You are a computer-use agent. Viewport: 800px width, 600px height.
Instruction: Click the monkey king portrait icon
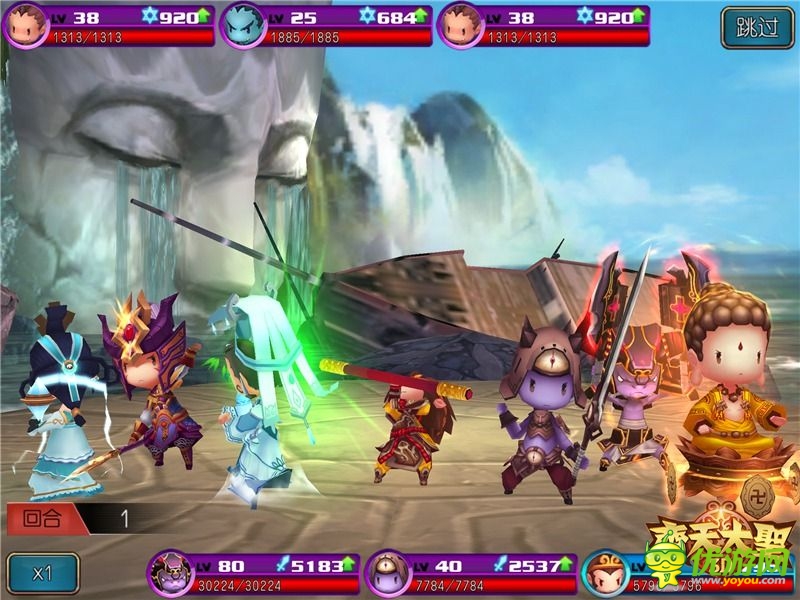pos(605,573)
